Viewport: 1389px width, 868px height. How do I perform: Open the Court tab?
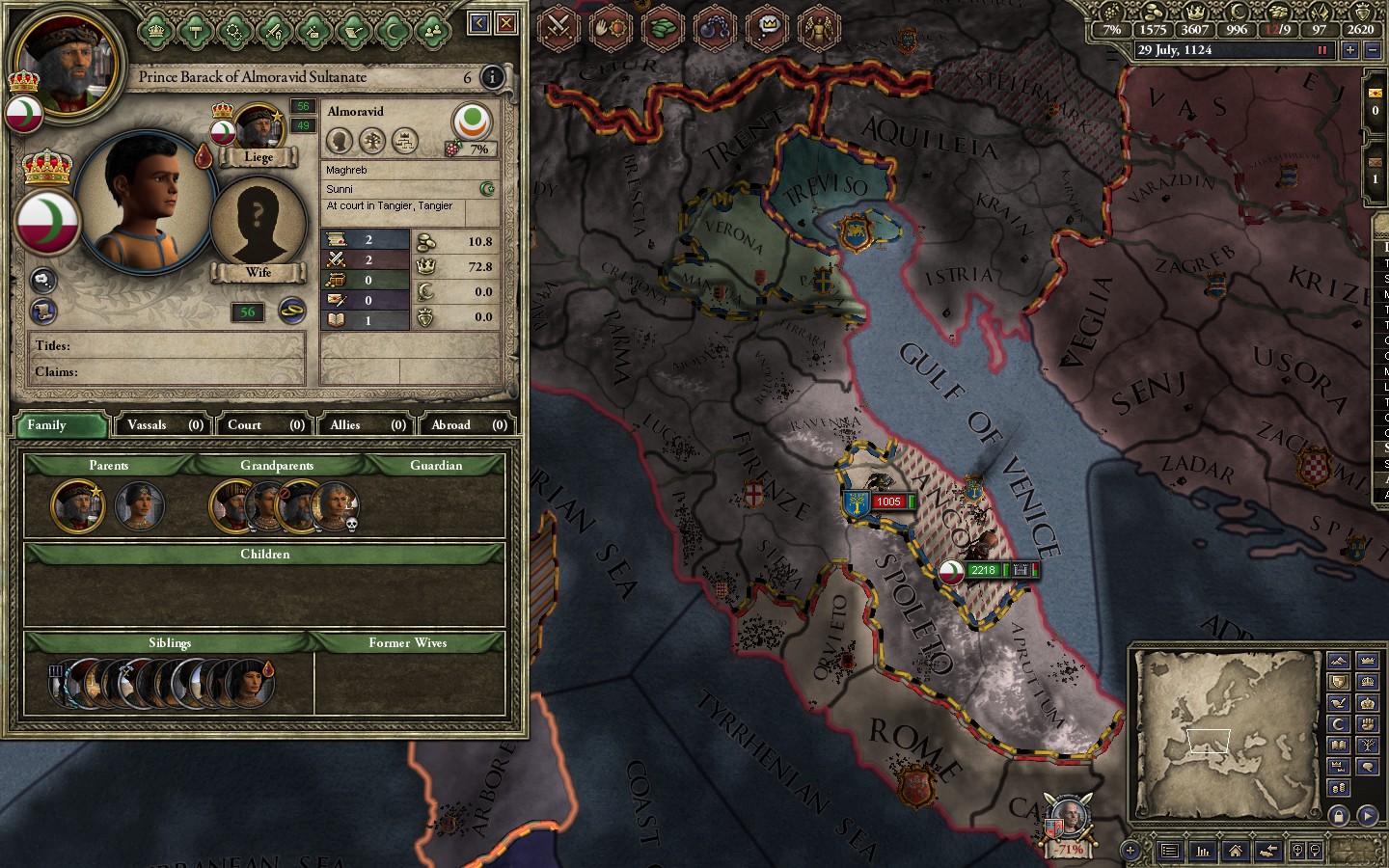click(x=265, y=424)
